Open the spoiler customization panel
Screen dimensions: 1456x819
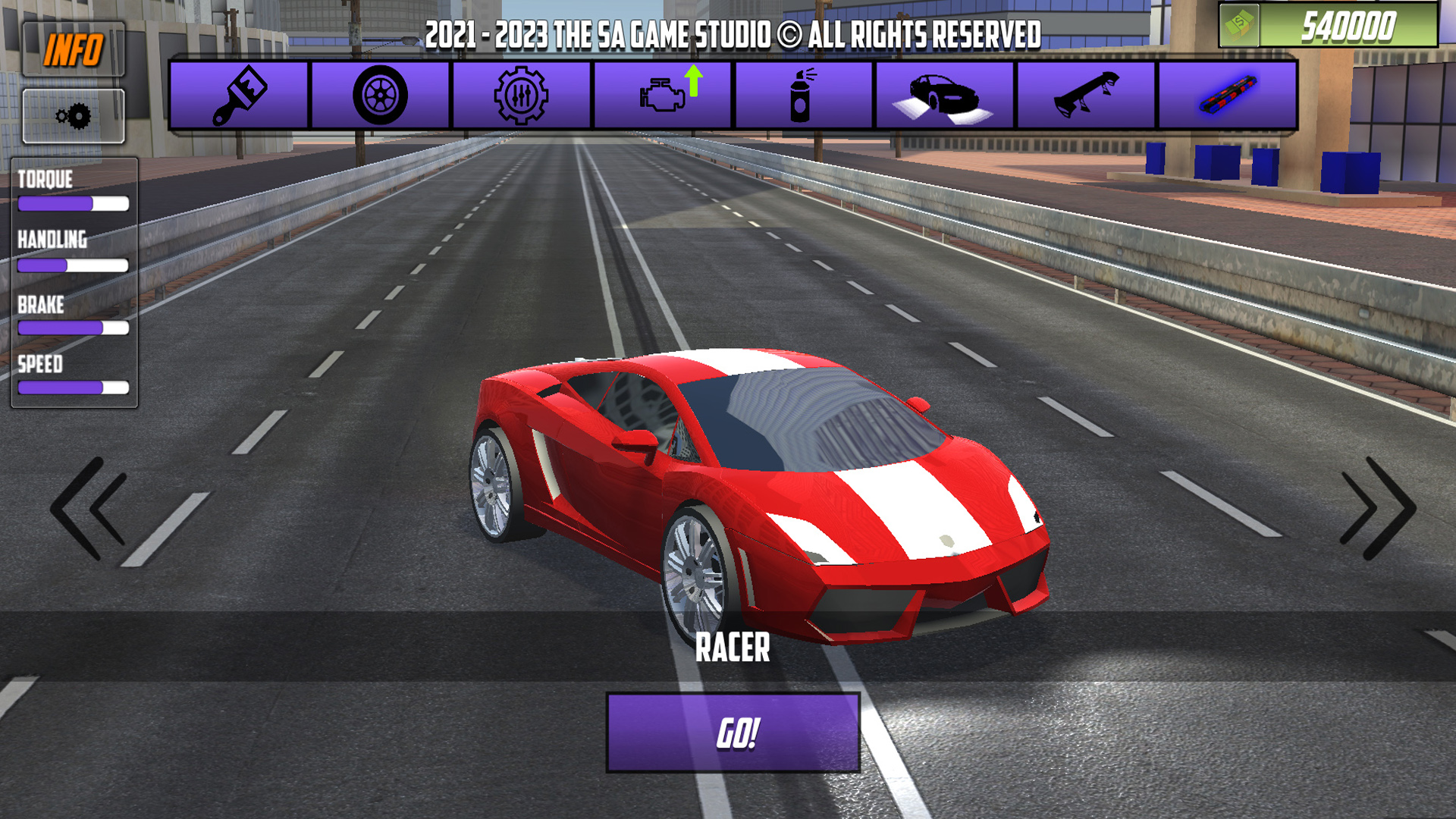[1086, 95]
